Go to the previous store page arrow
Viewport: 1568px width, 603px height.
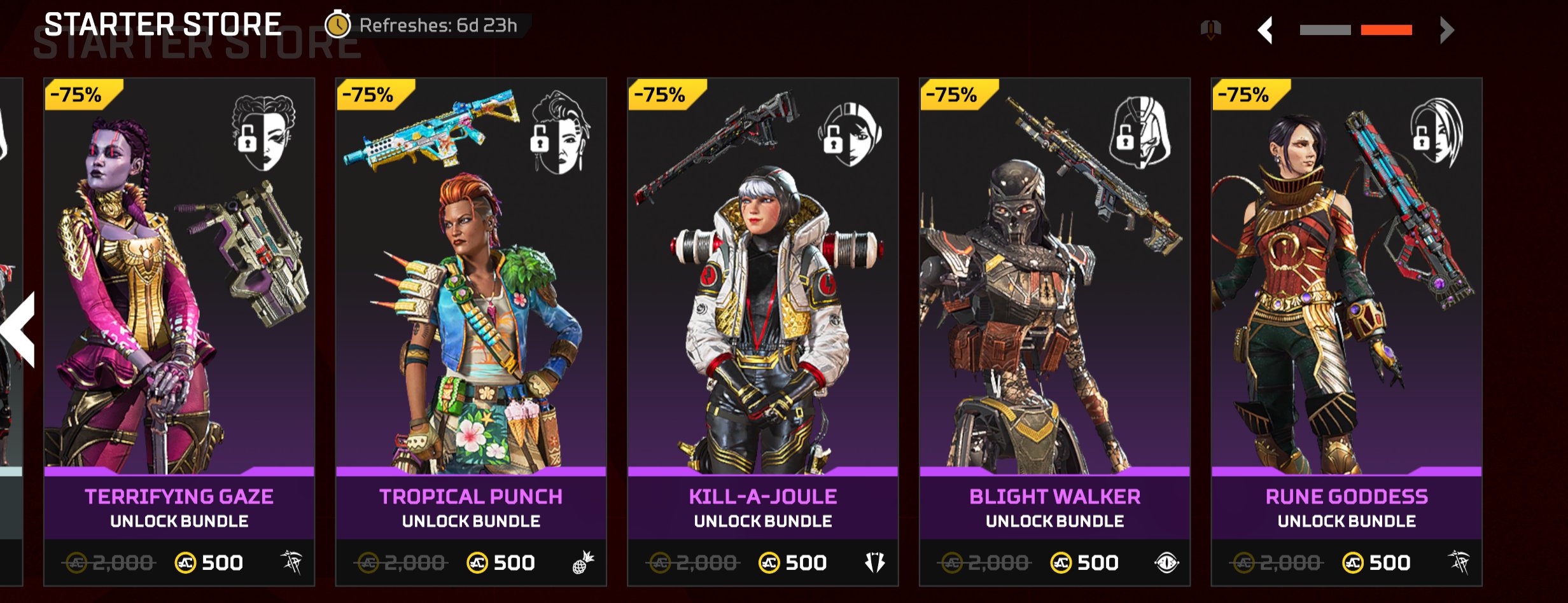(x=1266, y=30)
